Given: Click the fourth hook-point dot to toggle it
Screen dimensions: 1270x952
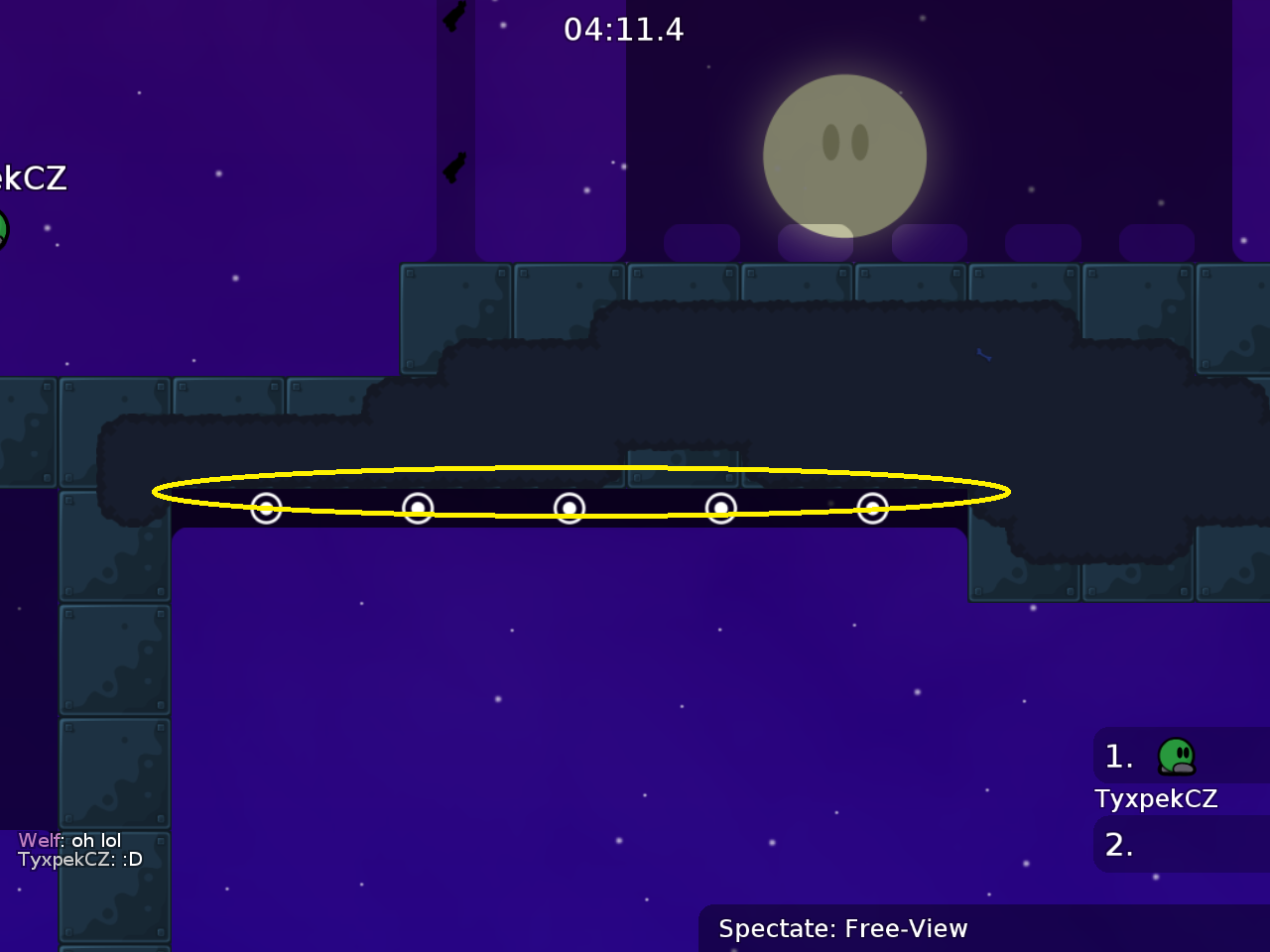Looking at the screenshot, I should [721, 507].
